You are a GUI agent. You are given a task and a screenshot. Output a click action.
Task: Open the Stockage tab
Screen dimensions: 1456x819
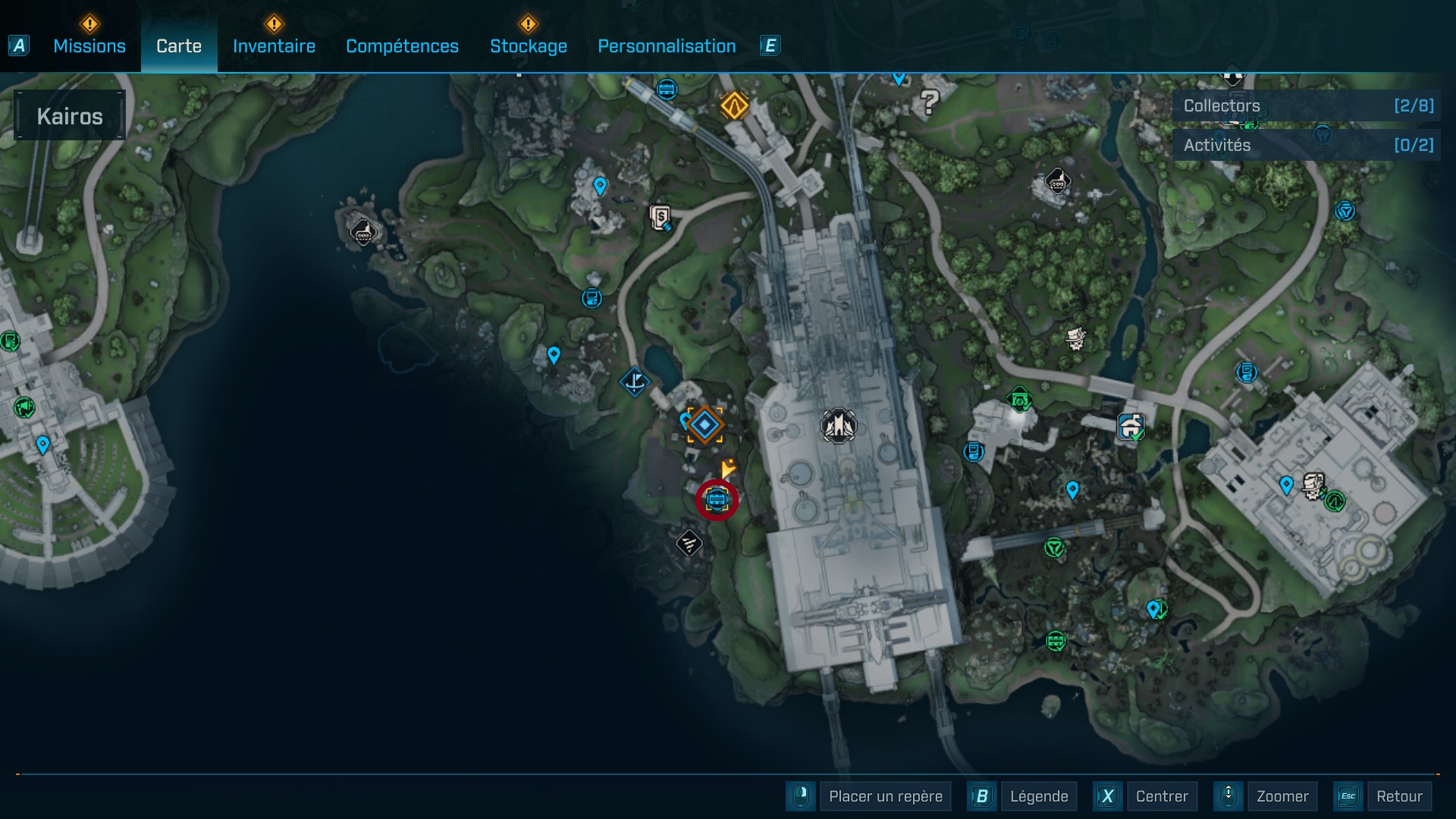pos(528,46)
